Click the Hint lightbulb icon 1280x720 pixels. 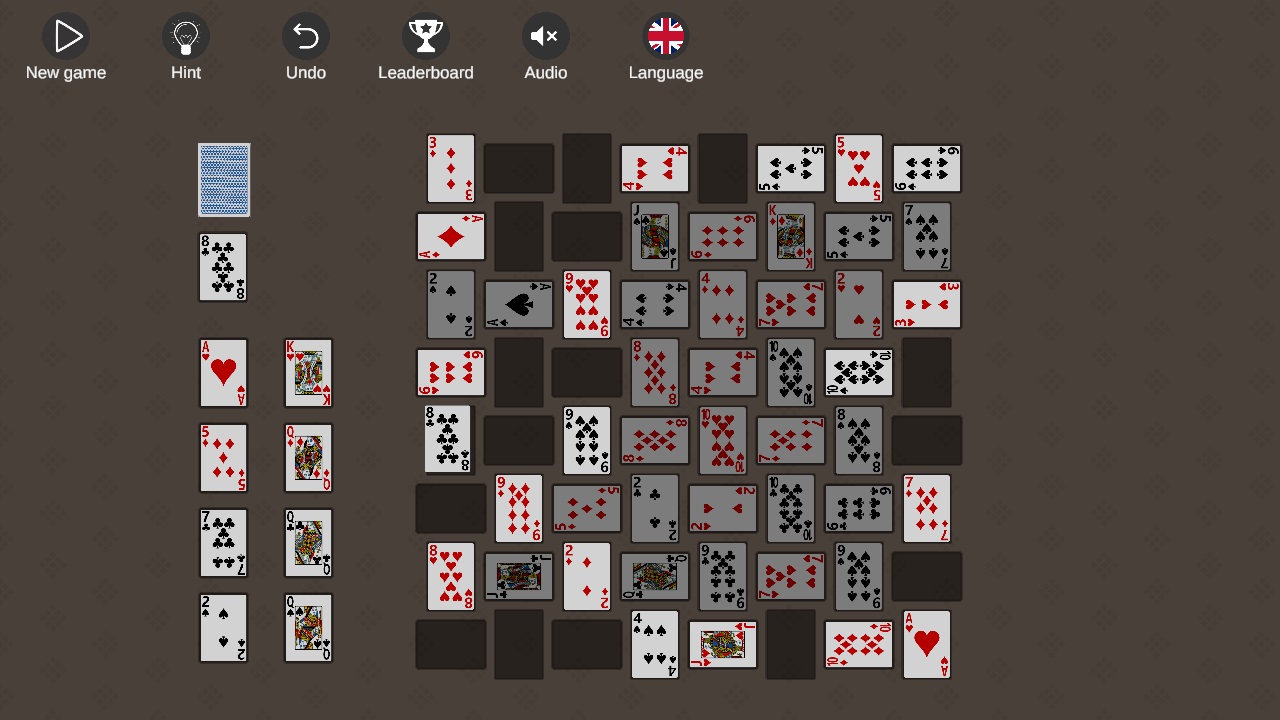pos(186,36)
